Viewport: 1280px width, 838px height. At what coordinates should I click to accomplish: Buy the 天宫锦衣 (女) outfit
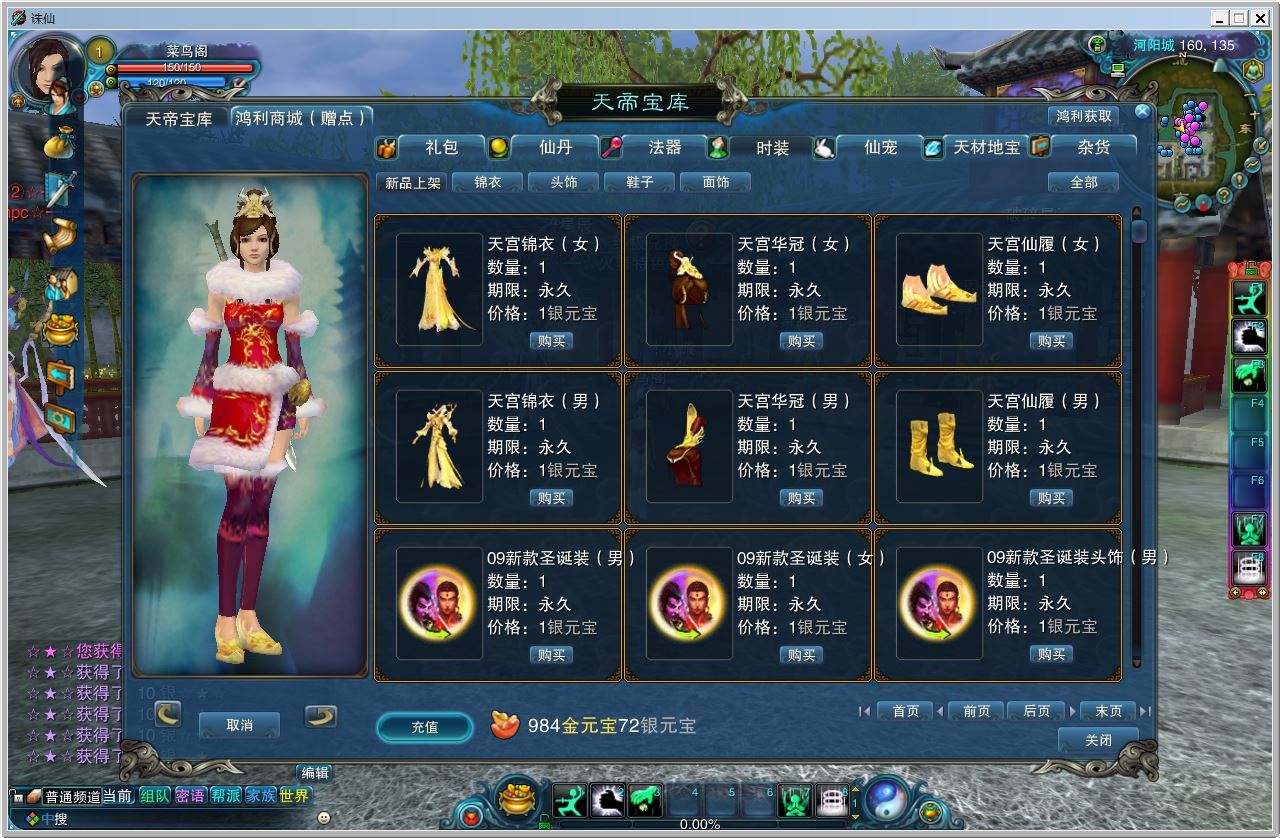point(551,341)
